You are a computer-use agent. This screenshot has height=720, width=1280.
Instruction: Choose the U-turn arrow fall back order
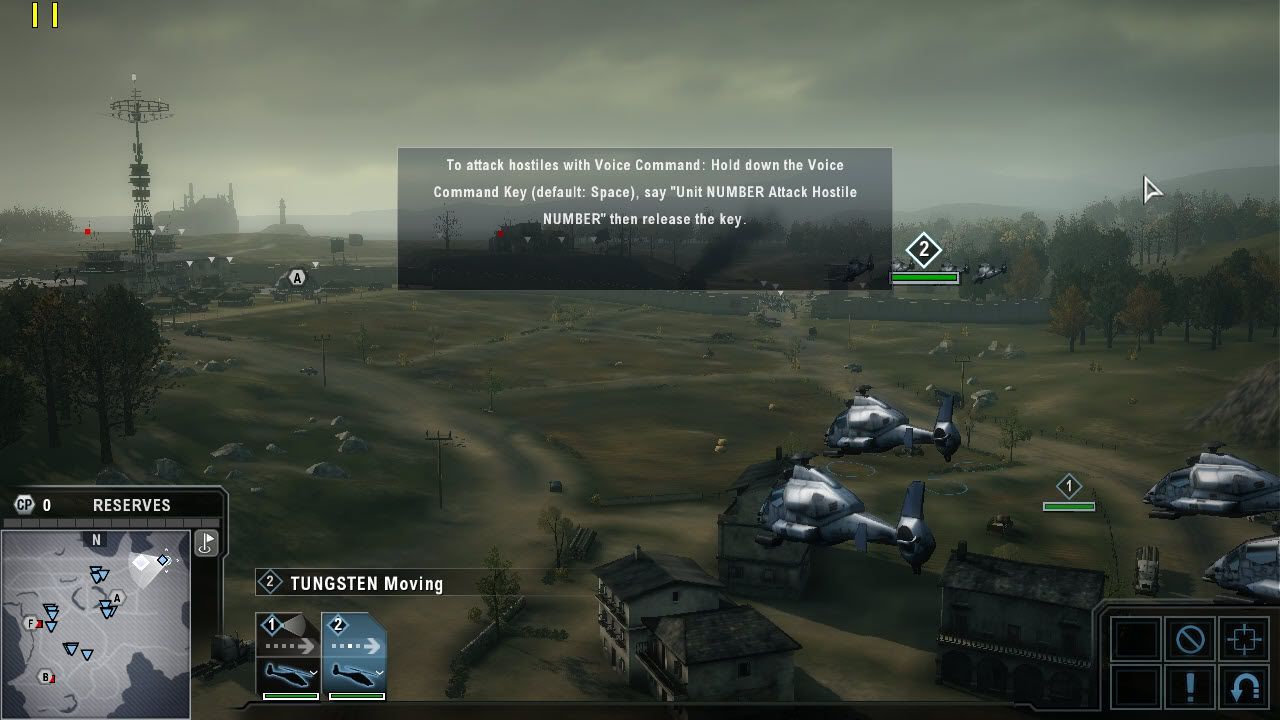tap(1244, 688)
